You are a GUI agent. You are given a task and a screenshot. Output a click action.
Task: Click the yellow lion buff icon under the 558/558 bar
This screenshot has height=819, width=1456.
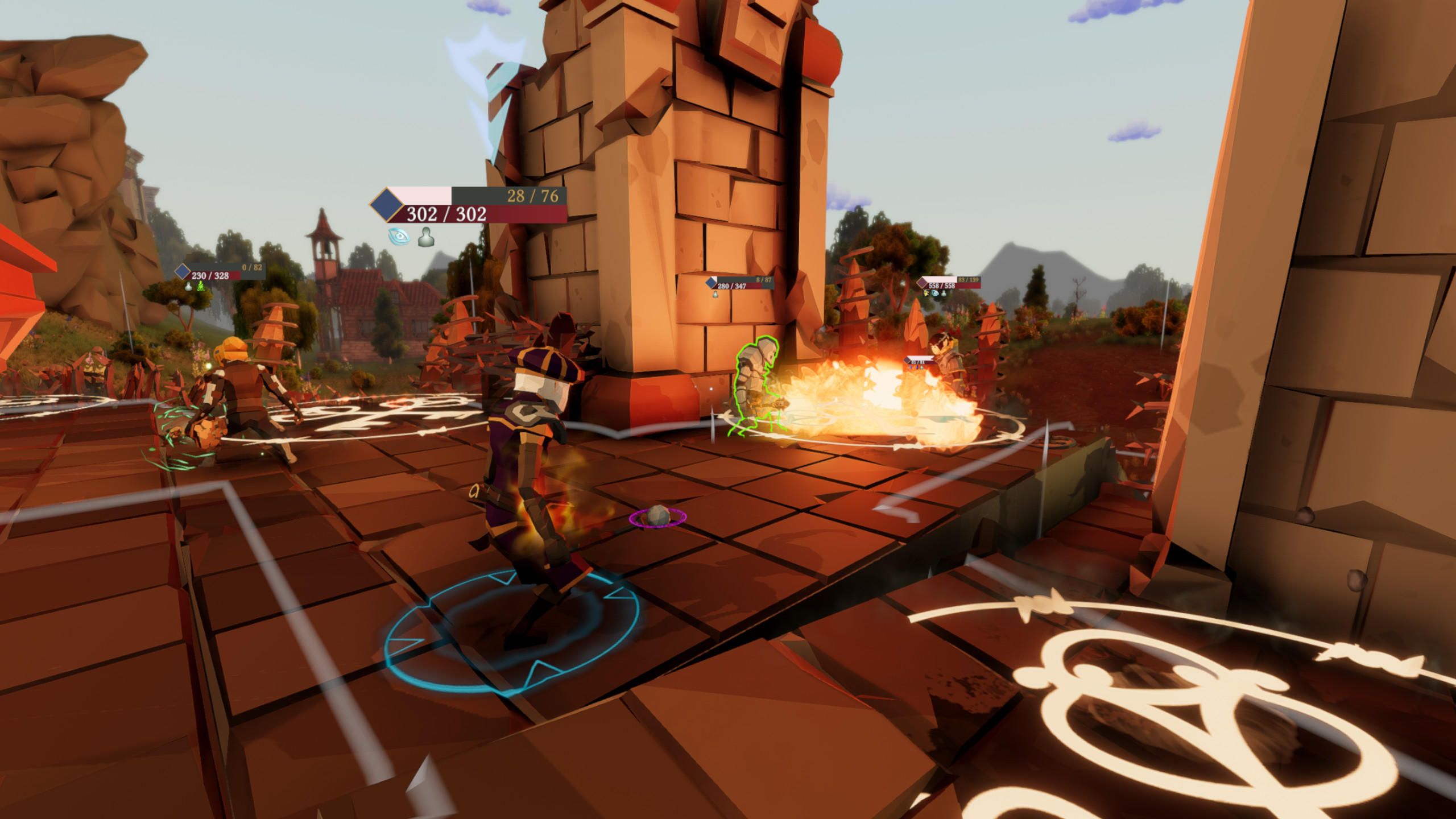(x=925, y=293)
